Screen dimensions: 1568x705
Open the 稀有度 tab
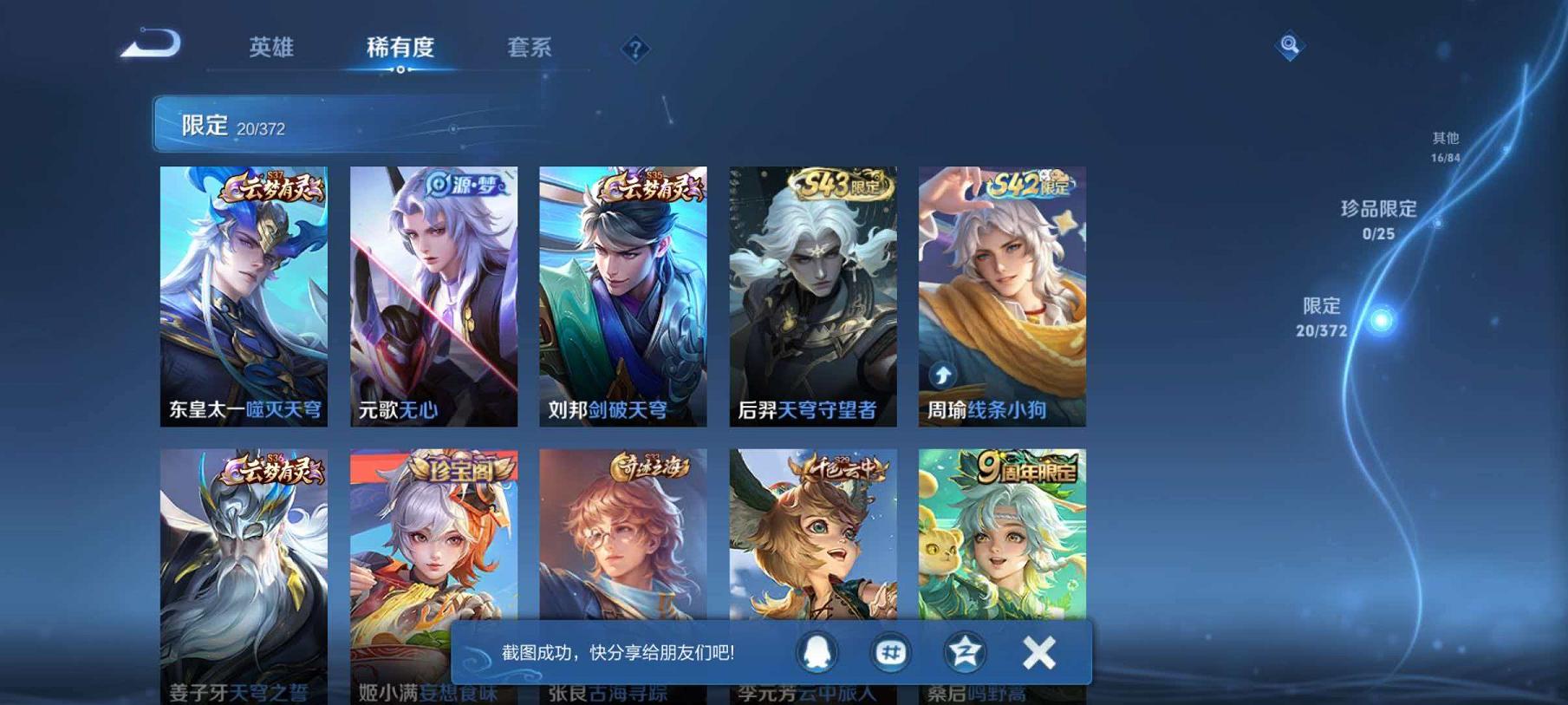point(400,49)
